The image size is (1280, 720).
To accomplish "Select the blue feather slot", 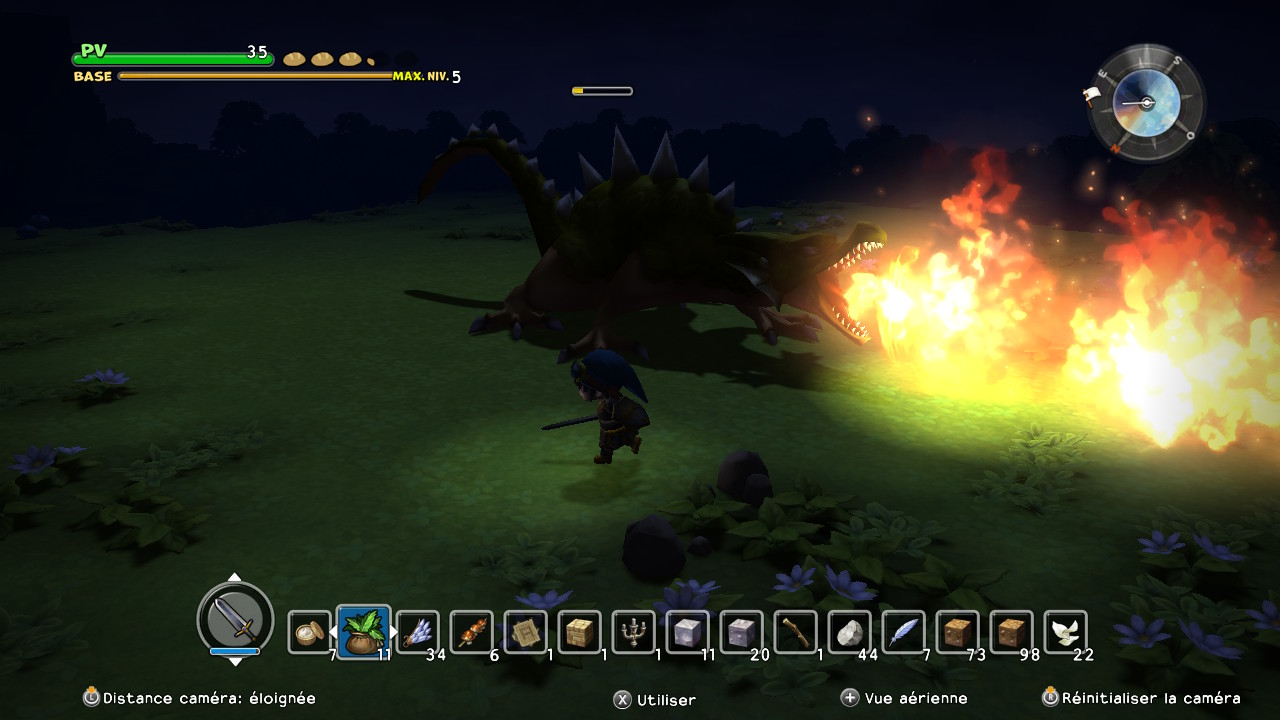I will click(x=904, y=632).
